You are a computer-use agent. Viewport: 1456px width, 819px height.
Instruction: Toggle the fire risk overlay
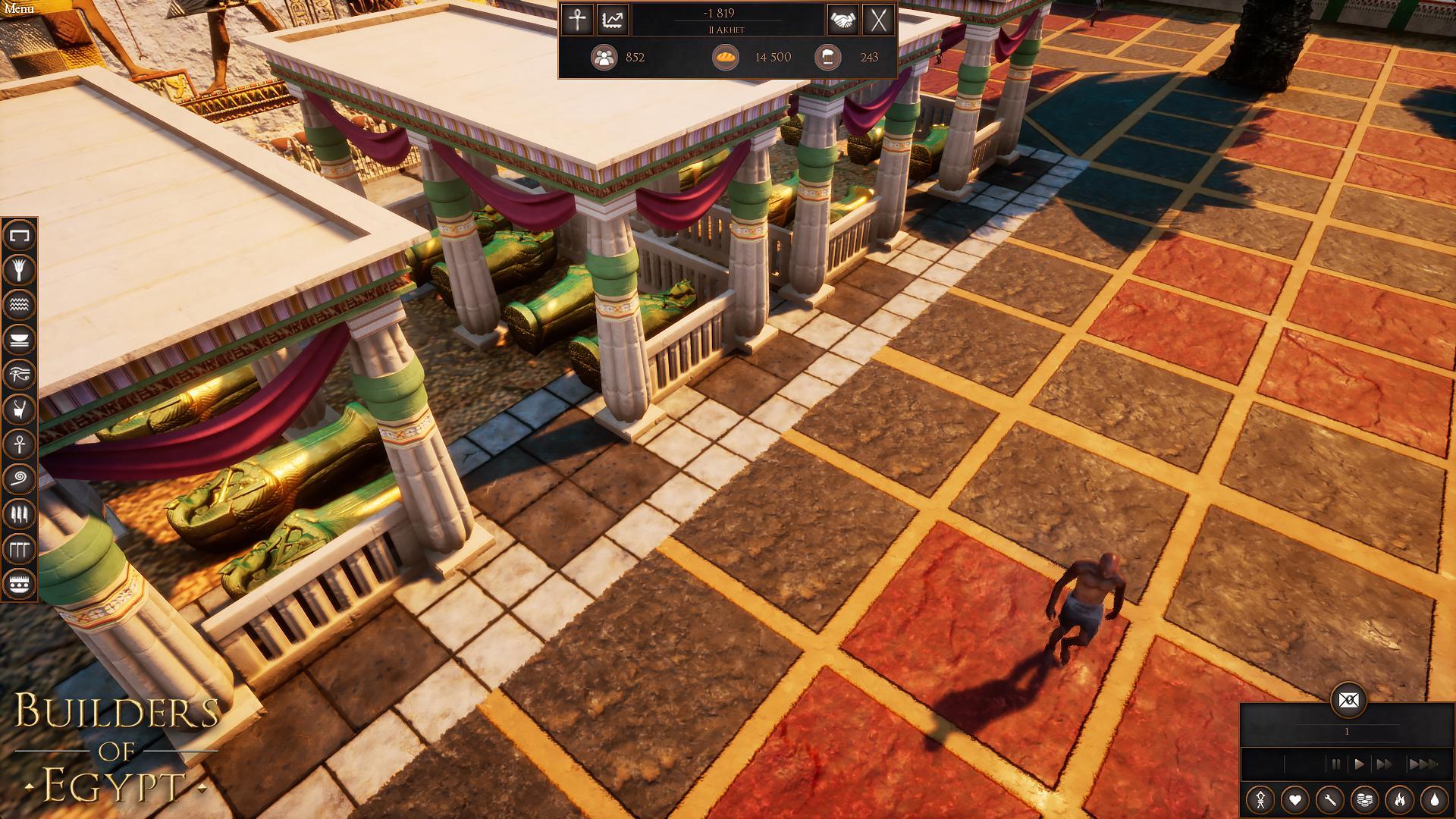tap(1401, 799)
